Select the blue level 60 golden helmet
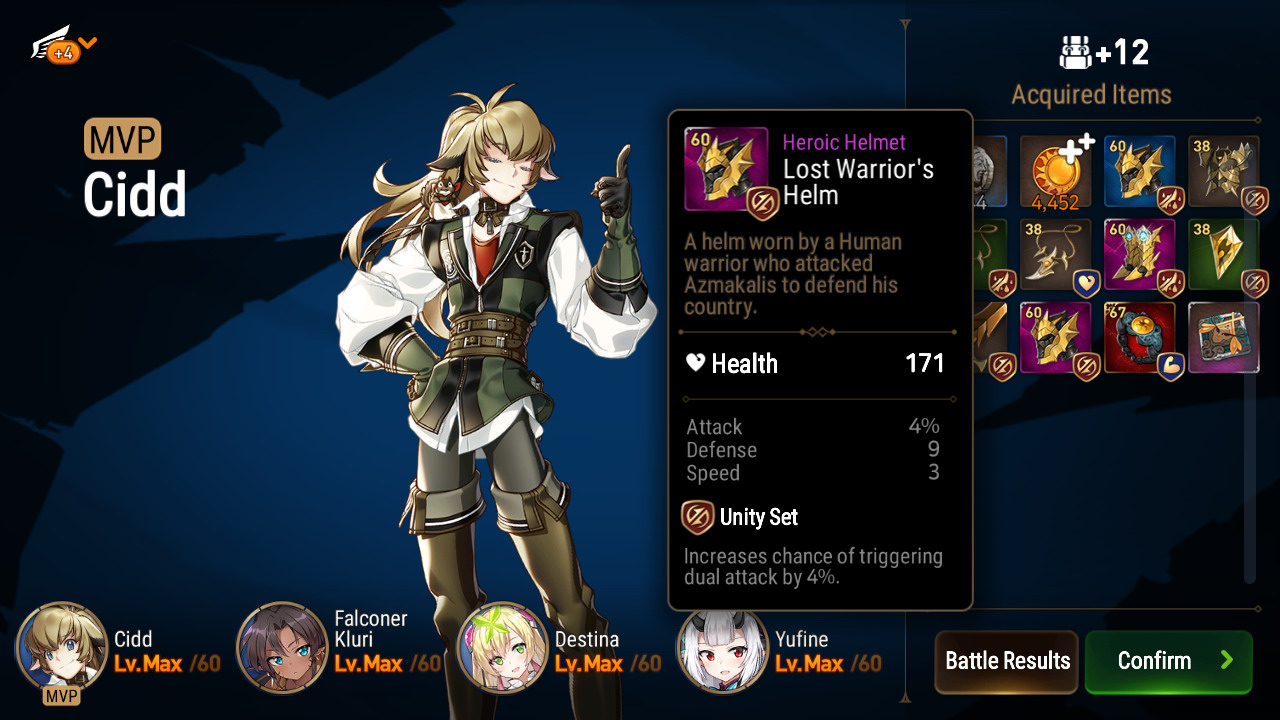Screen dimensions: 1280x720 (1139, 172)
